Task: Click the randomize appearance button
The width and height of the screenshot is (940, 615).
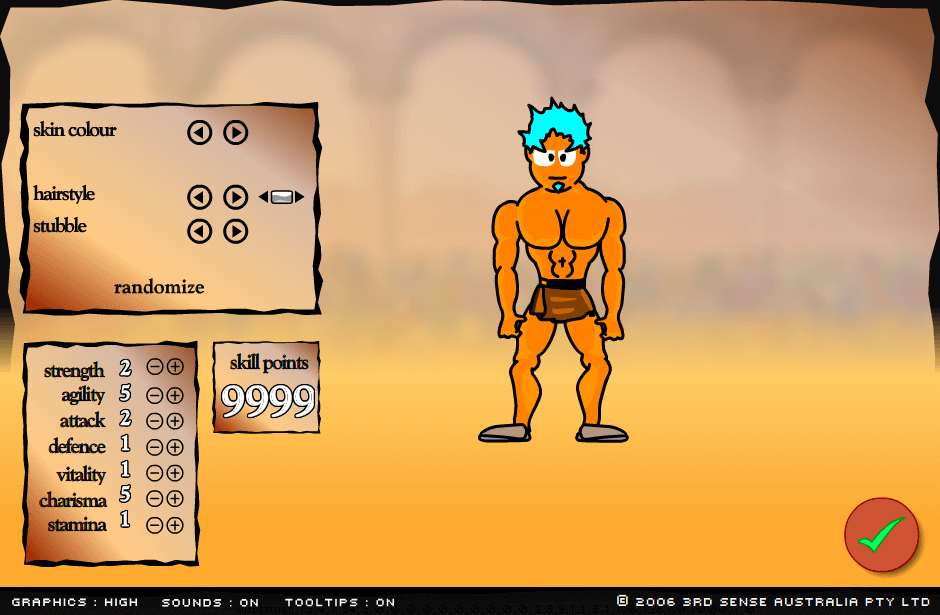Action: click(159, 288)
